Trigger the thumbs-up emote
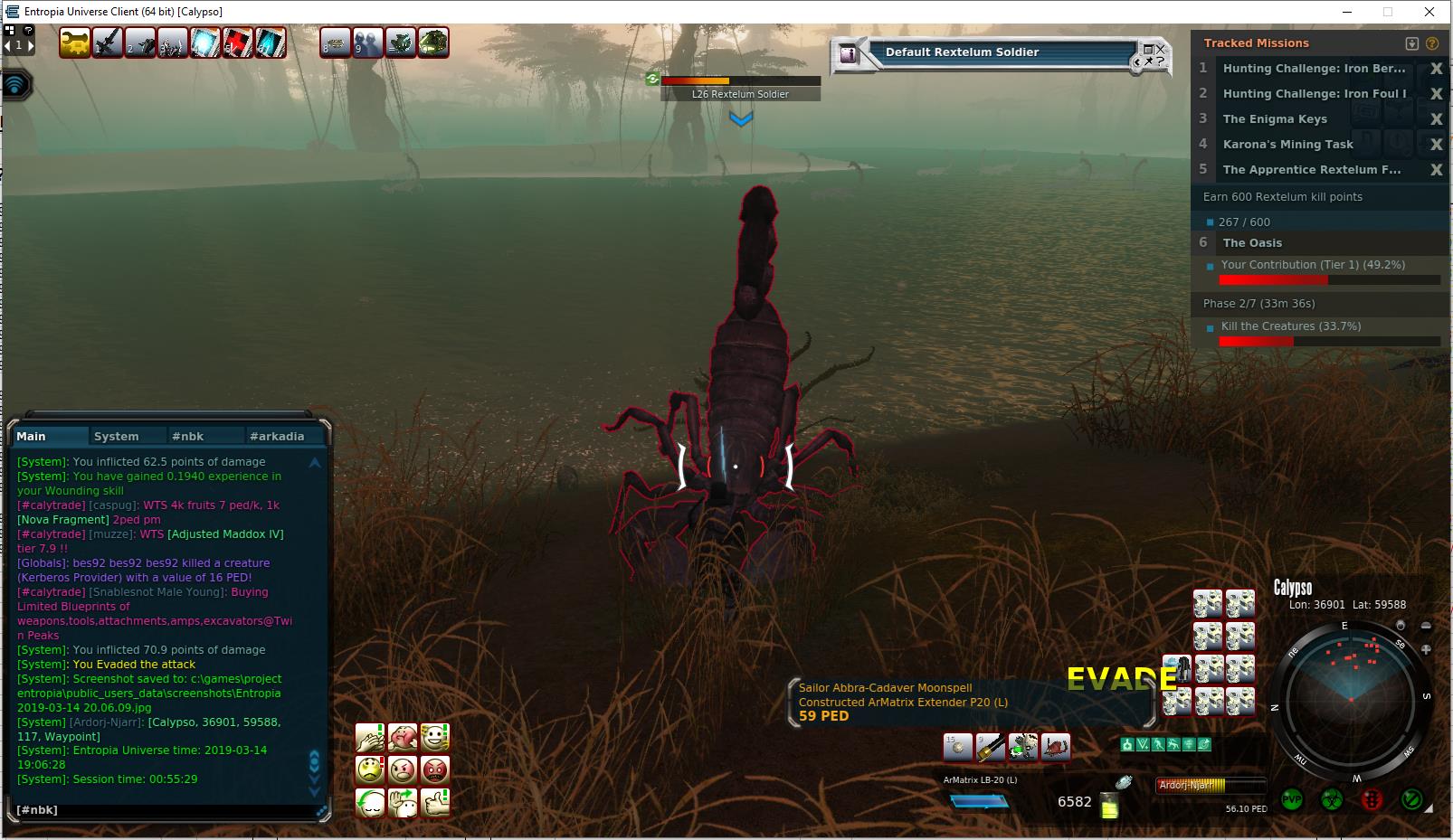1453x840 pixels. [x=435, y=802]
